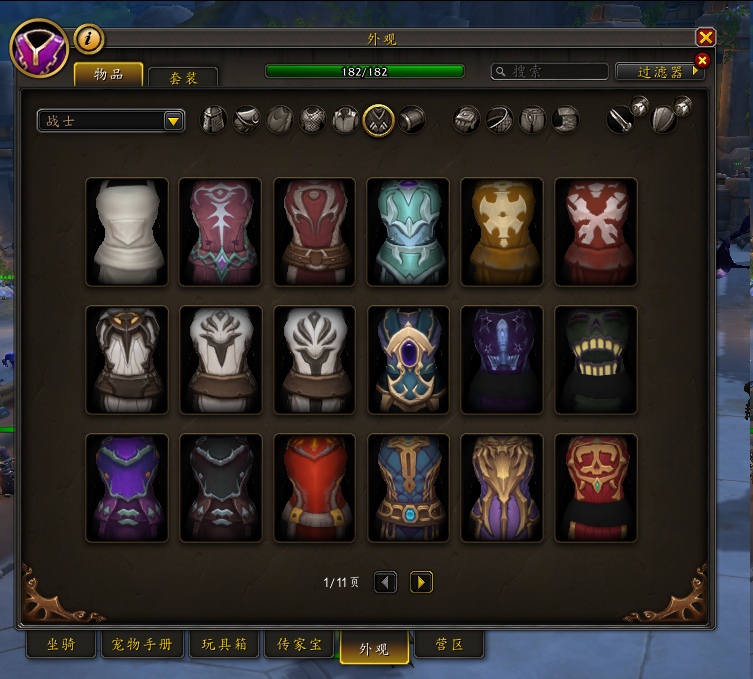This screenshot has height=679, width=753.
Task: Close the 外观 appearance window
Action: coord(706,38)
